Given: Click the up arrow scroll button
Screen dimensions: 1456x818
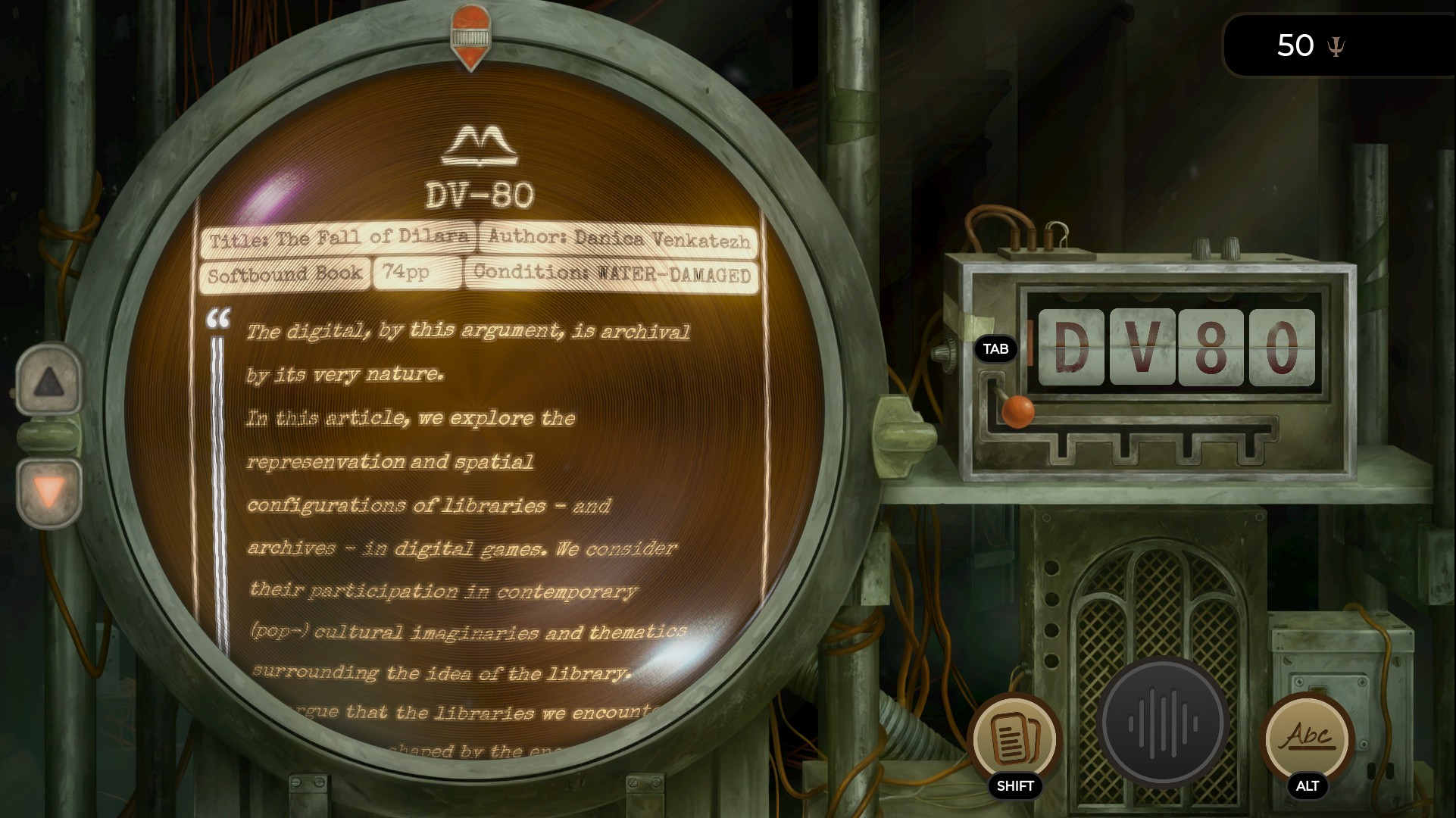Looking at the screenshot, I should (x=49, y=381).
